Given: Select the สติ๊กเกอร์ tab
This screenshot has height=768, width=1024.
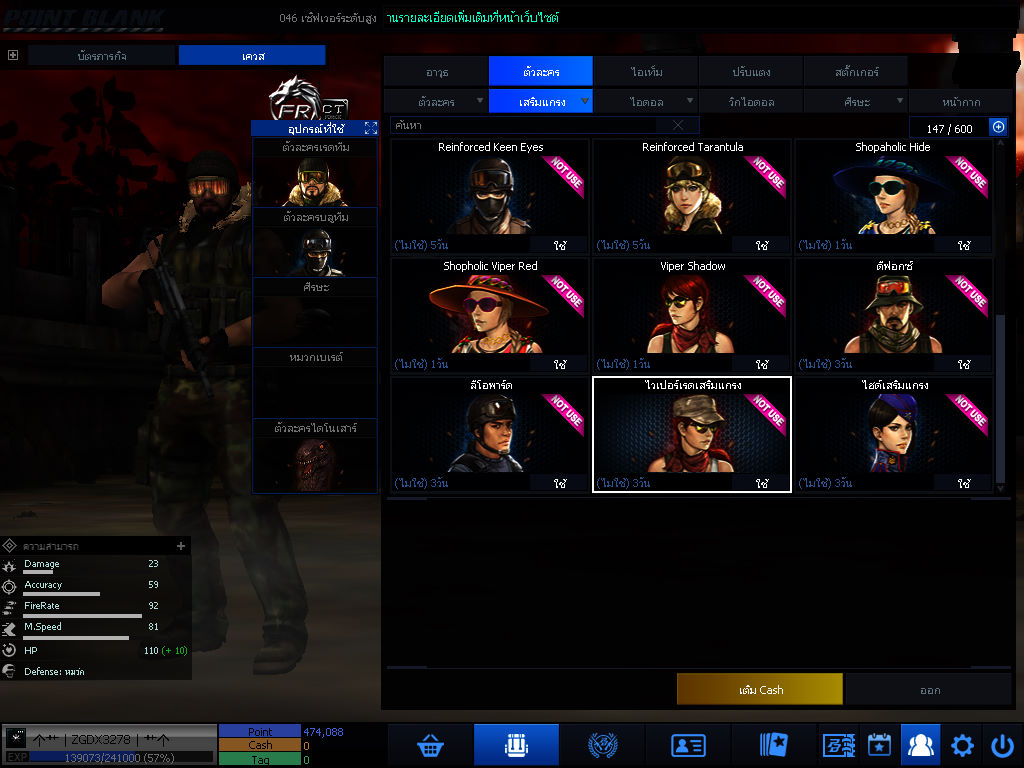Looking at the screenshot, I should (x=855, y=72).
